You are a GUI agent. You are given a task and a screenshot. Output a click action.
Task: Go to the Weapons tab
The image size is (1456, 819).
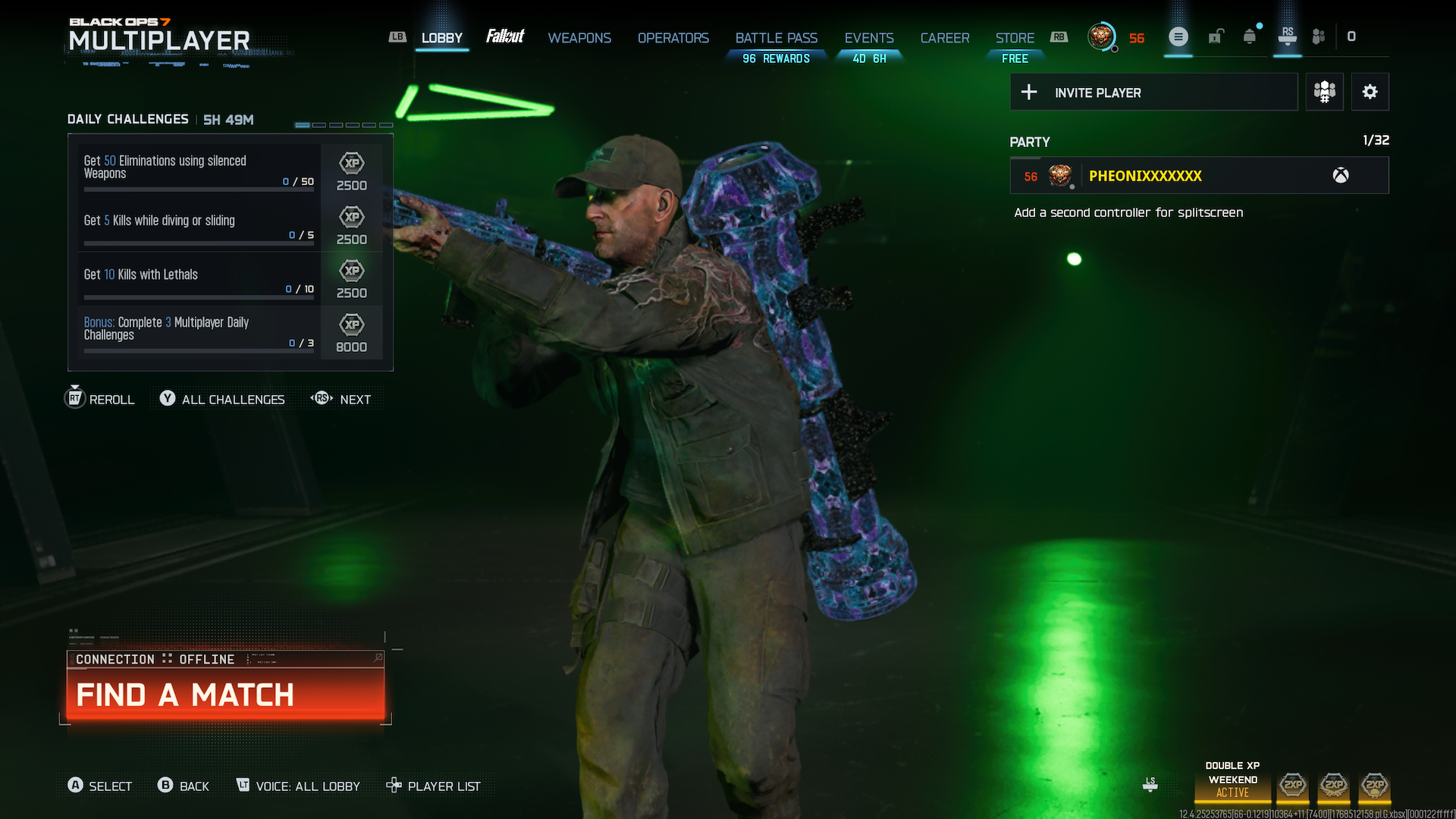(579, 38)
